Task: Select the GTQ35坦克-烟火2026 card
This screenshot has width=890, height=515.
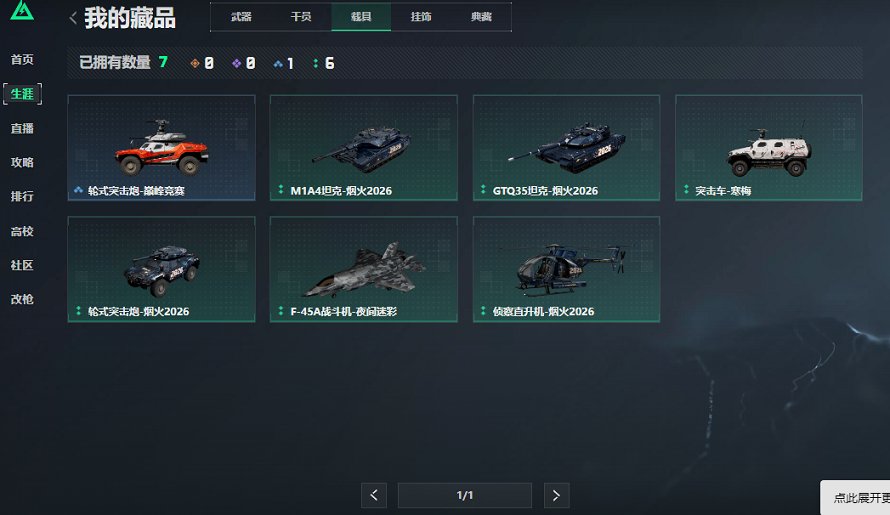Action: pyautogui.click(x=566, y=148)
